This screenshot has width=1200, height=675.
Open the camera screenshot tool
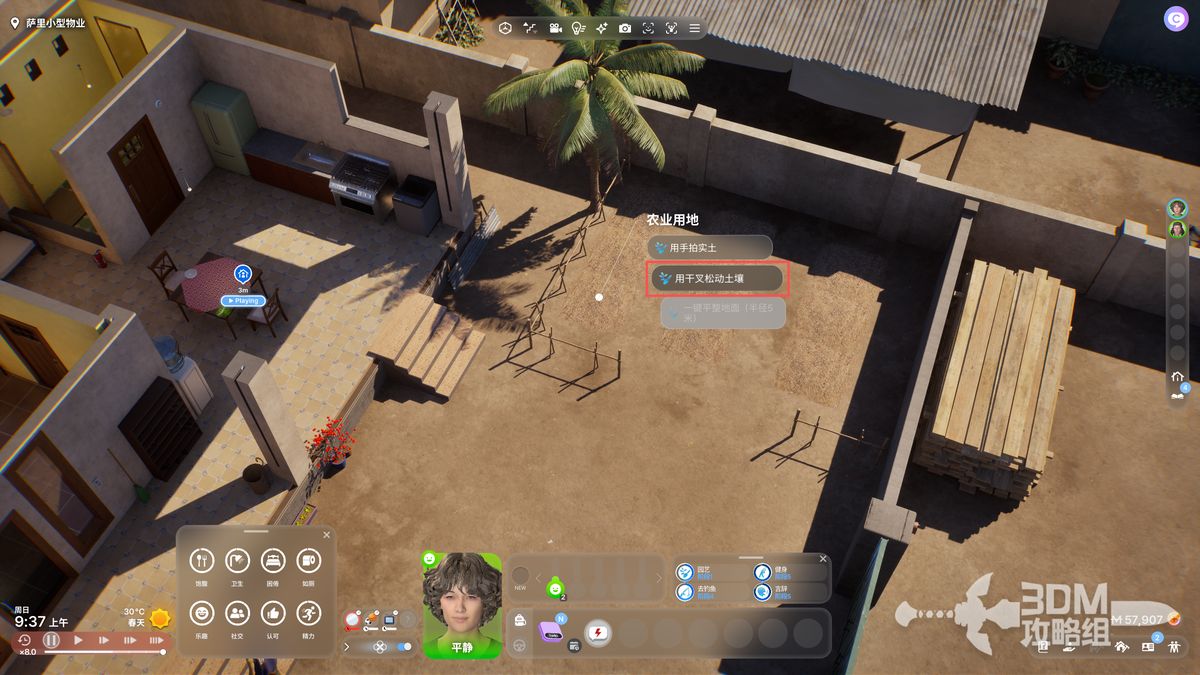coord(625,28)
